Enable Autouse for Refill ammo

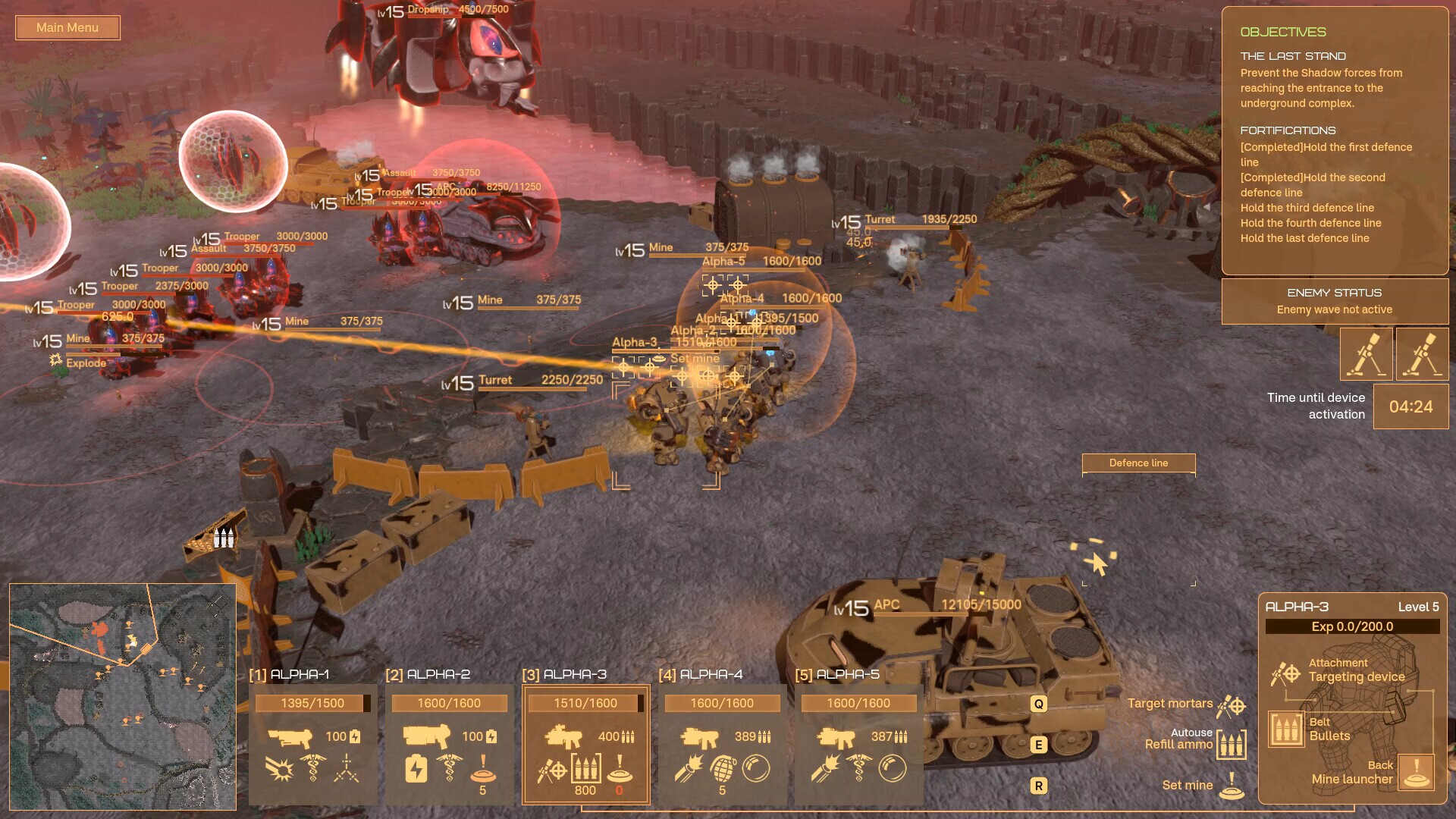click(x=1192, y=733)
